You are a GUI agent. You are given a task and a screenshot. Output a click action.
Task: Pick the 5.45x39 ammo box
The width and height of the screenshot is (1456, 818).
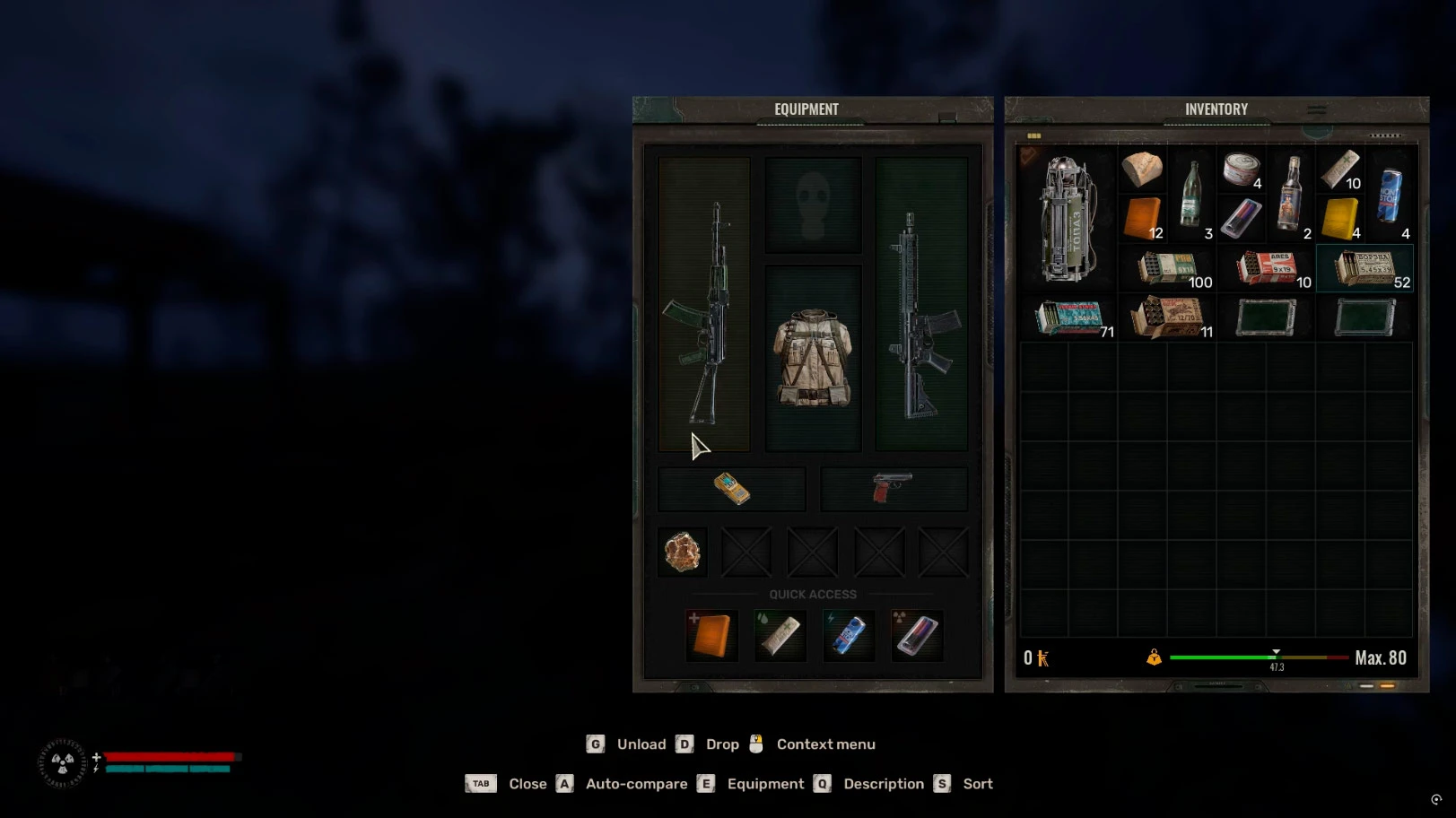tap(1364, 268)
